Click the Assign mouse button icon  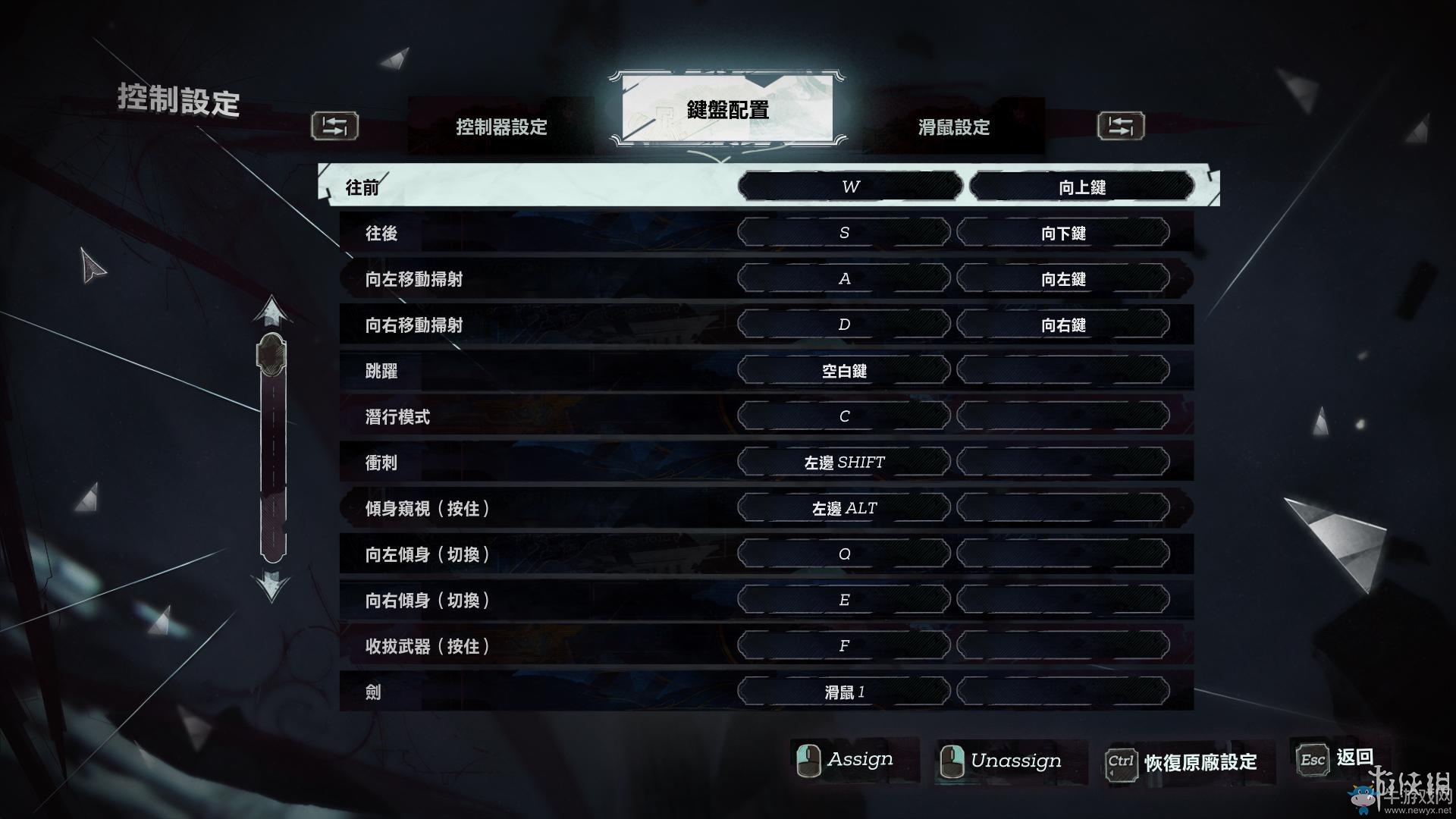(x=808, y=759)
